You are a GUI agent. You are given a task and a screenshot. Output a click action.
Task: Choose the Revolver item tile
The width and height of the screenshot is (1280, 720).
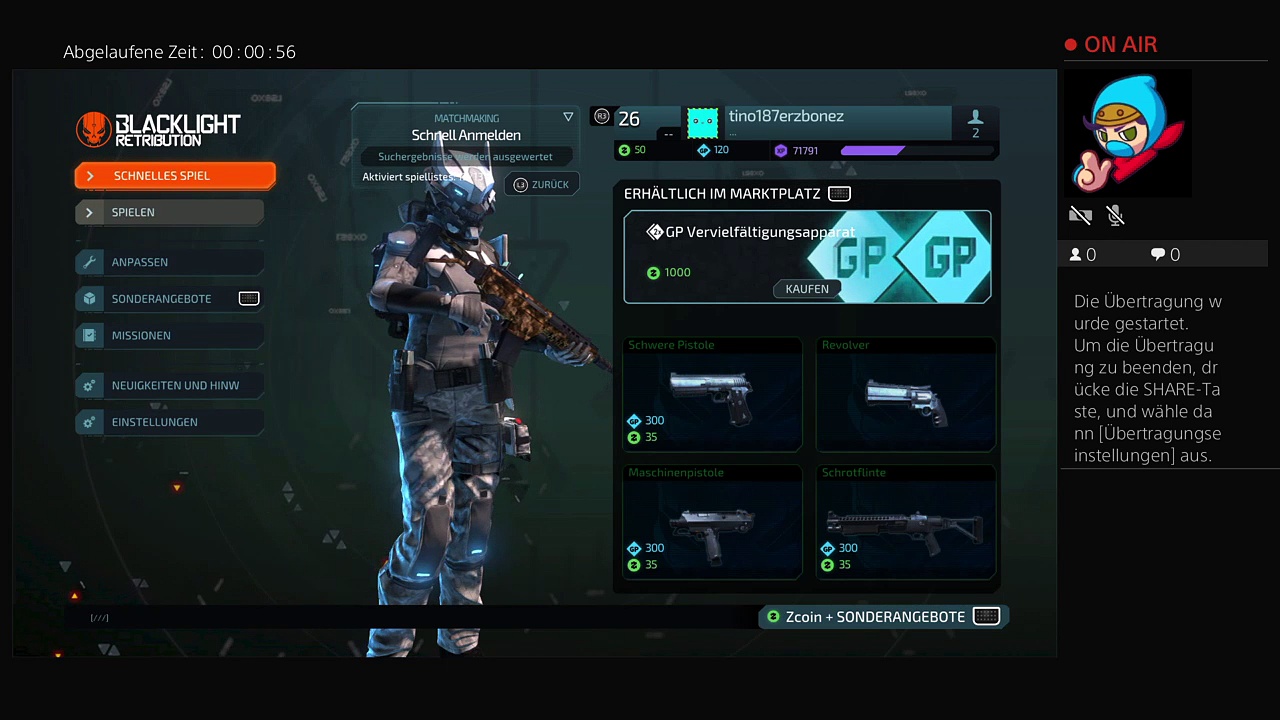[x=905, y=395]
